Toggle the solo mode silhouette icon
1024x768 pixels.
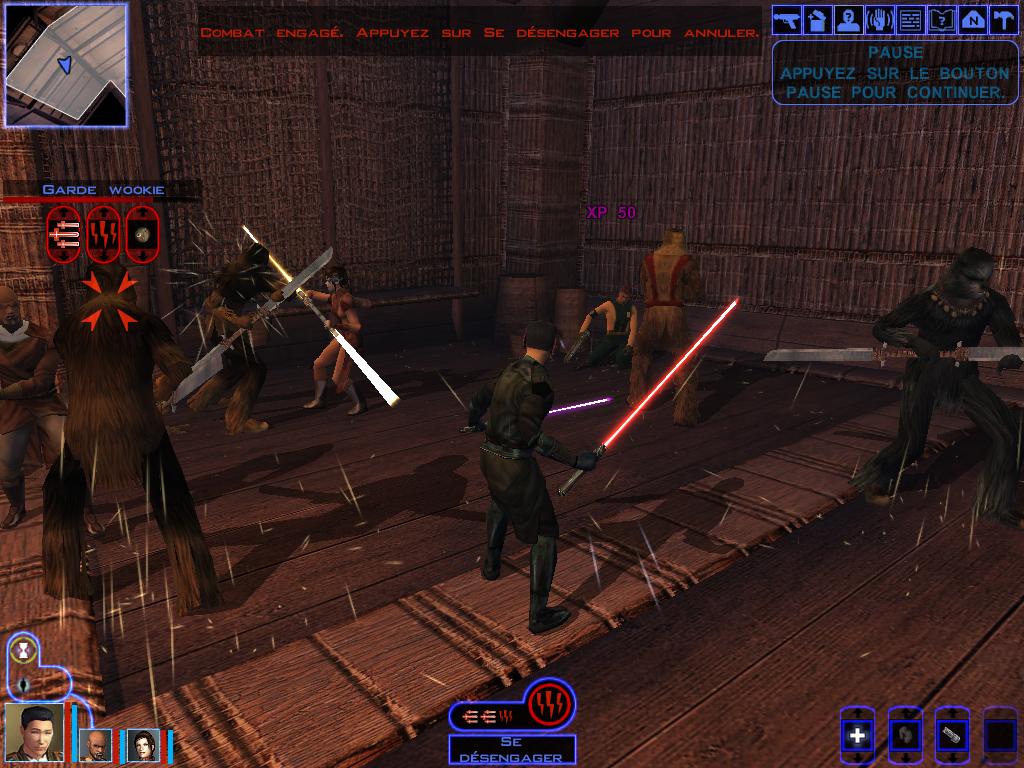23,685
